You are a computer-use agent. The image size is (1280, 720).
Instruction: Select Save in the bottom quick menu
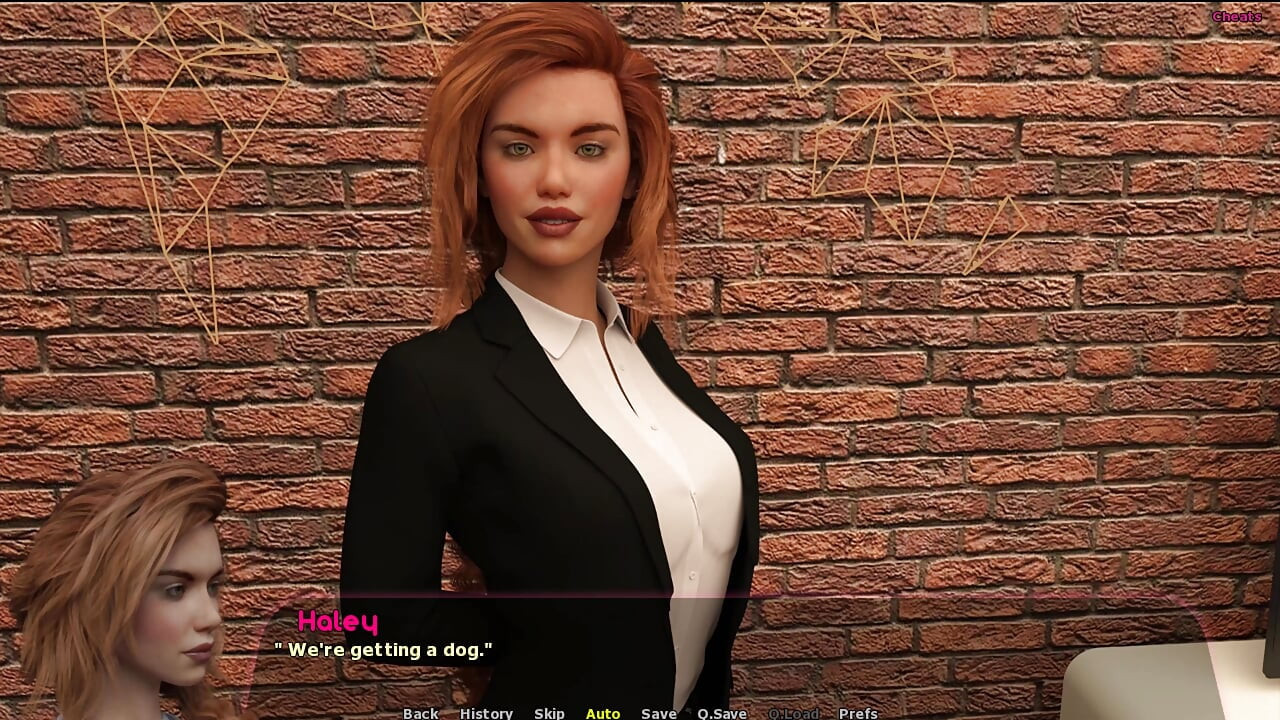658,714
